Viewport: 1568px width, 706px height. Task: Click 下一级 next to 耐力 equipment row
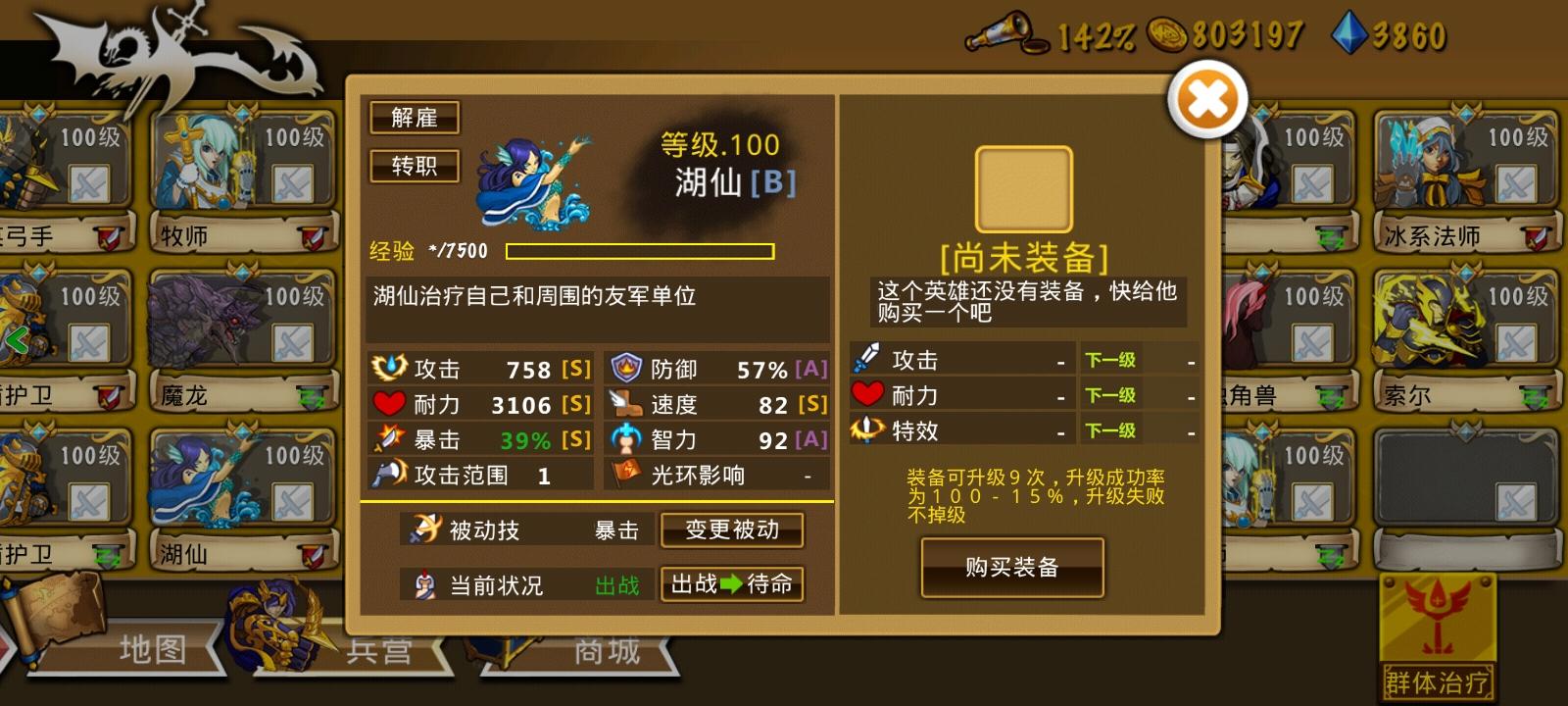point(1111,394)
